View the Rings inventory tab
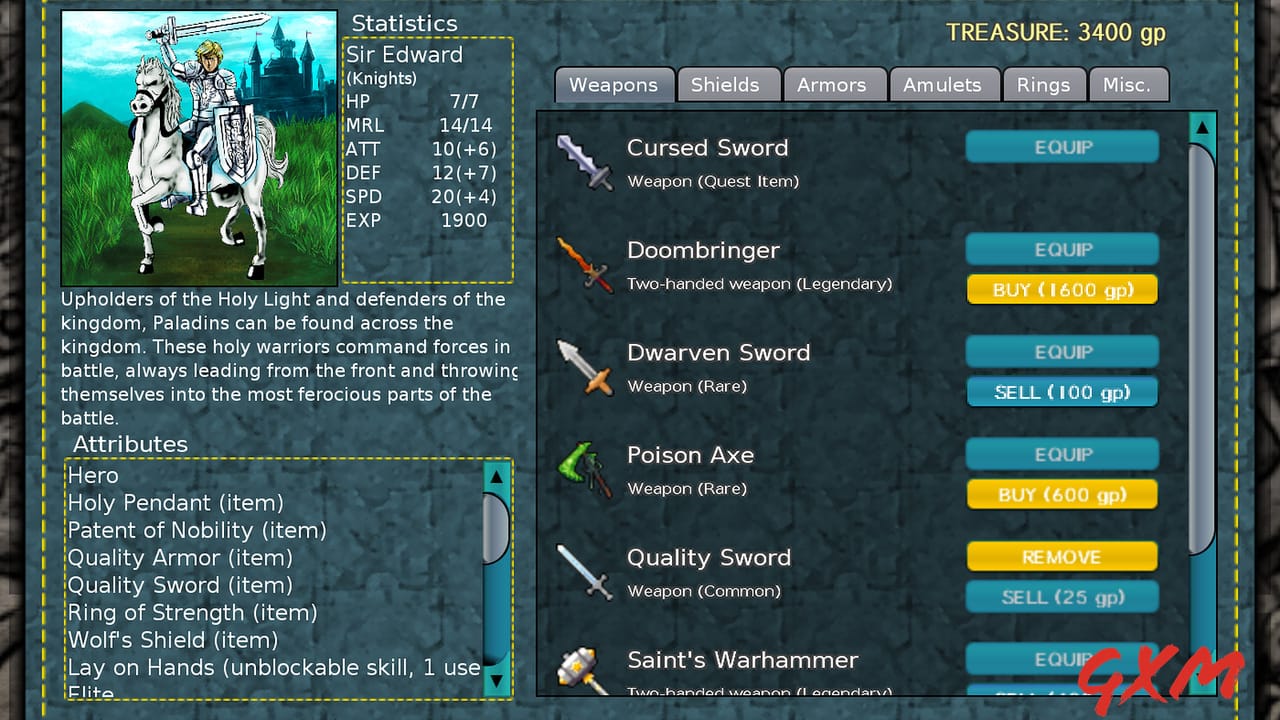Screen dimensions: 1280x720 1045,85
